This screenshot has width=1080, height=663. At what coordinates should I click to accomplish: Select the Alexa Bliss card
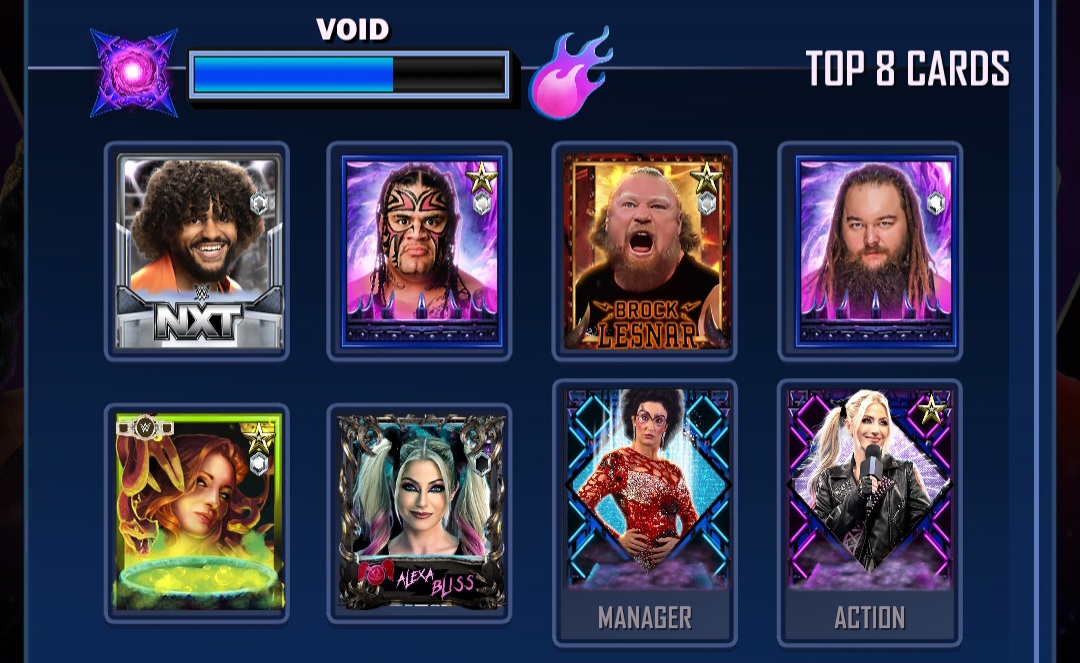(x=420, y=512)
